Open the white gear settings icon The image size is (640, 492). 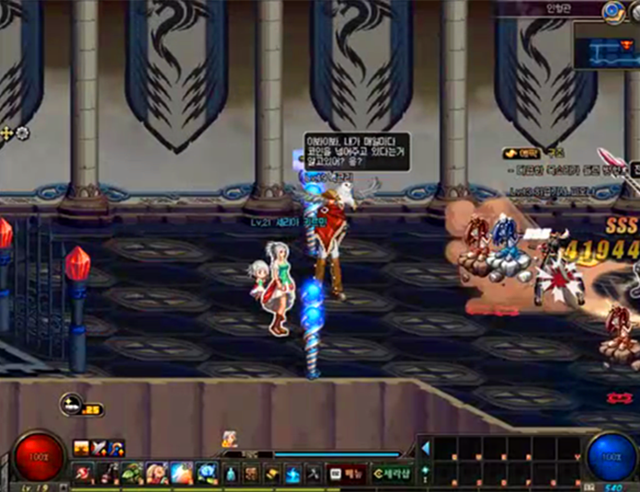22,133
